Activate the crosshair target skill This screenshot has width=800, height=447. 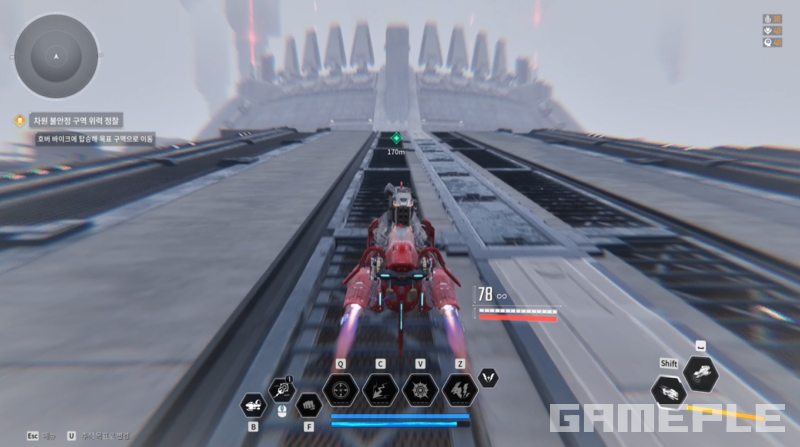point(340,389)
